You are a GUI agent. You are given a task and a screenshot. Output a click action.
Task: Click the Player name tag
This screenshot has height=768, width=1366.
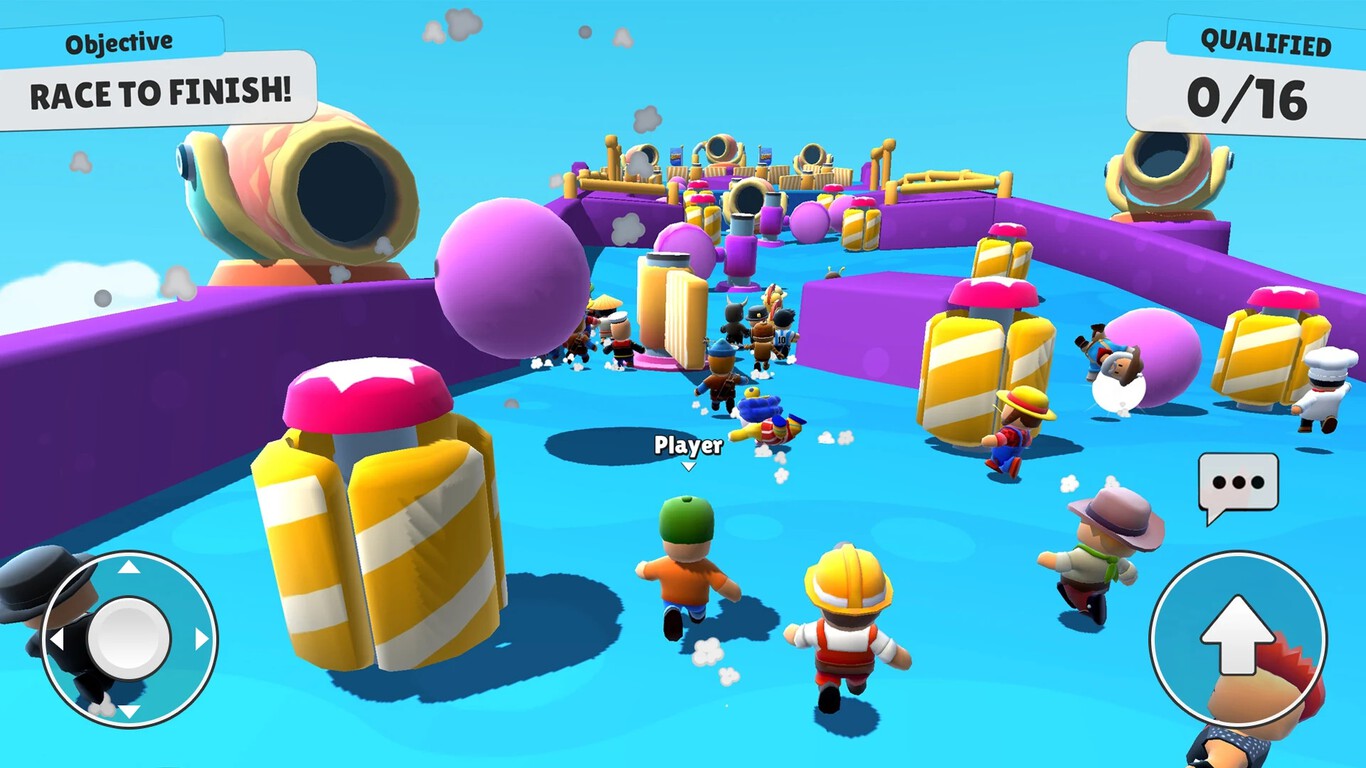[687, 447]
